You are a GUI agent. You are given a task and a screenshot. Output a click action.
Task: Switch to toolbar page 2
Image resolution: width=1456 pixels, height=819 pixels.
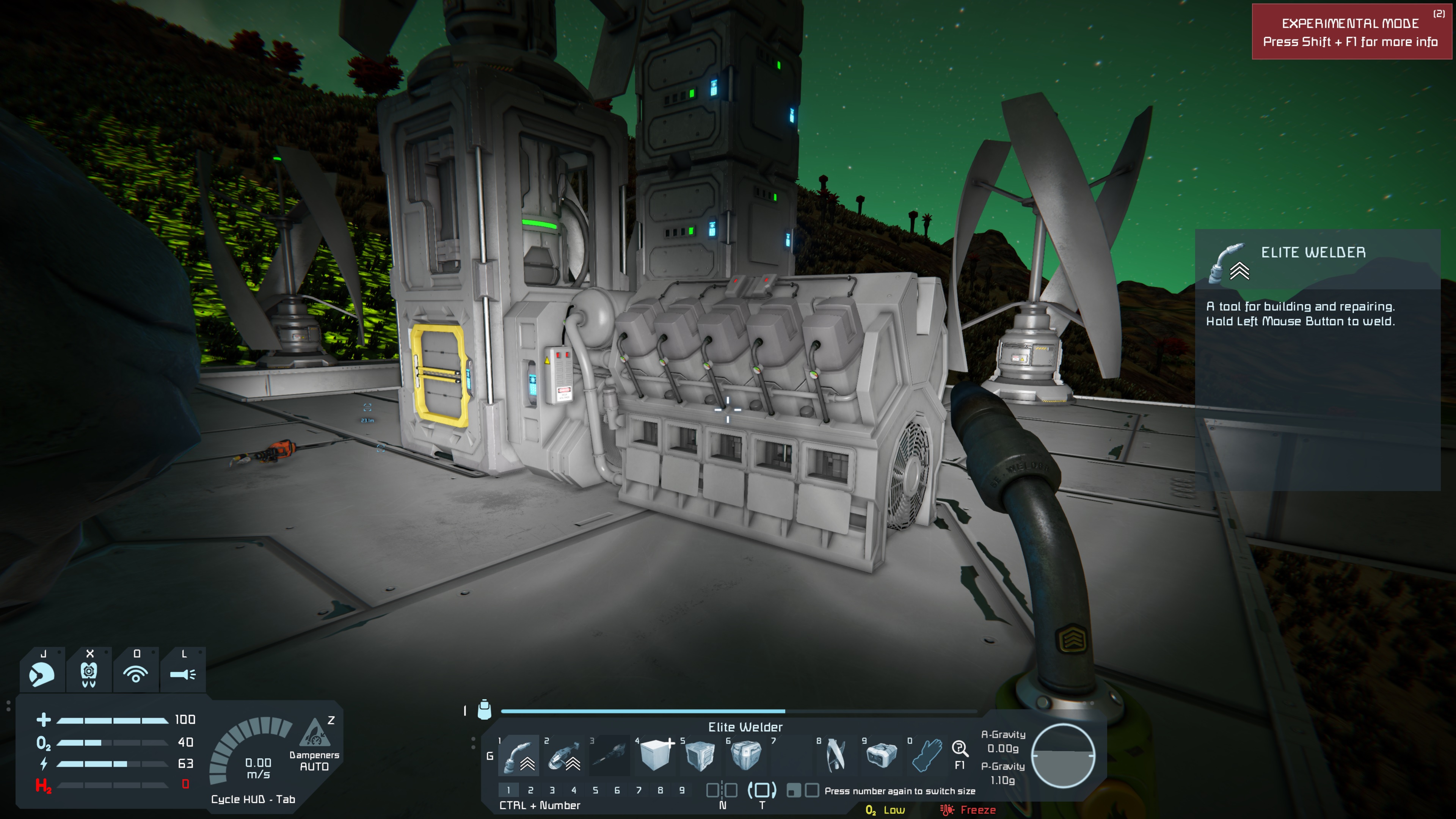[x=530, y=790]
